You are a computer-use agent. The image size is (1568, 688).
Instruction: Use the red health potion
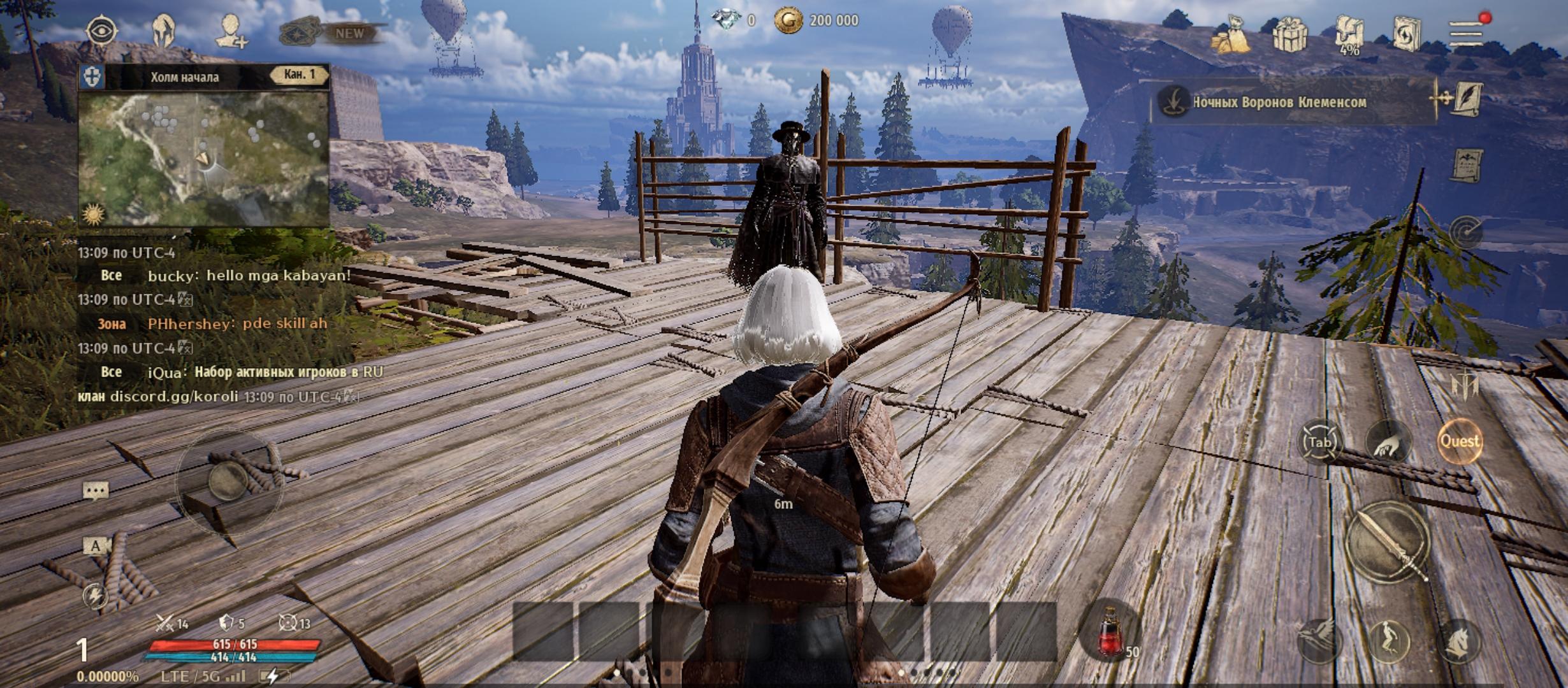coord(1110,632)
